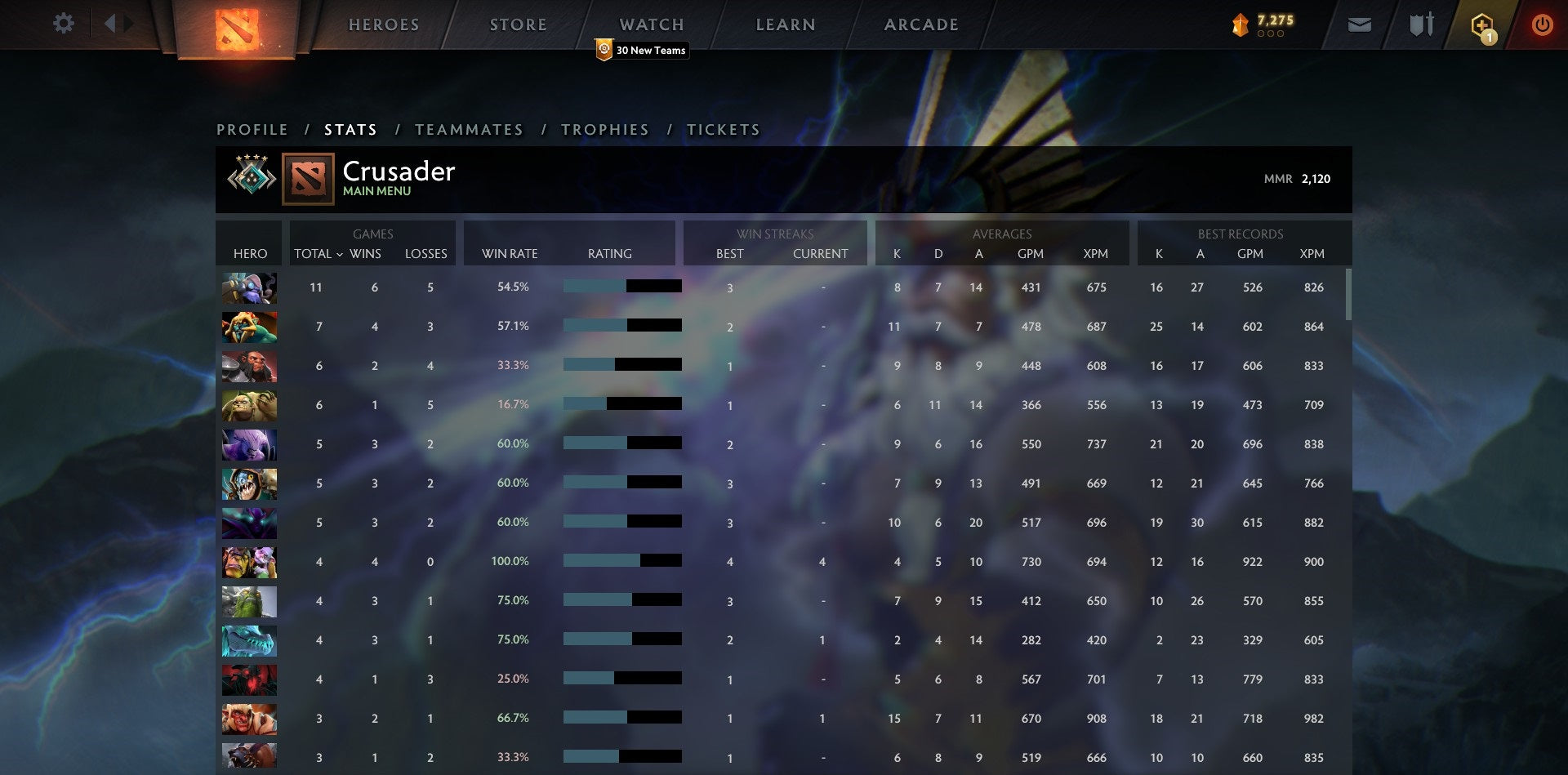Switch to the TROPHIES tab
Viewport: 1568px width, 775px height.
pyautogui.click(x=604, y=129)
